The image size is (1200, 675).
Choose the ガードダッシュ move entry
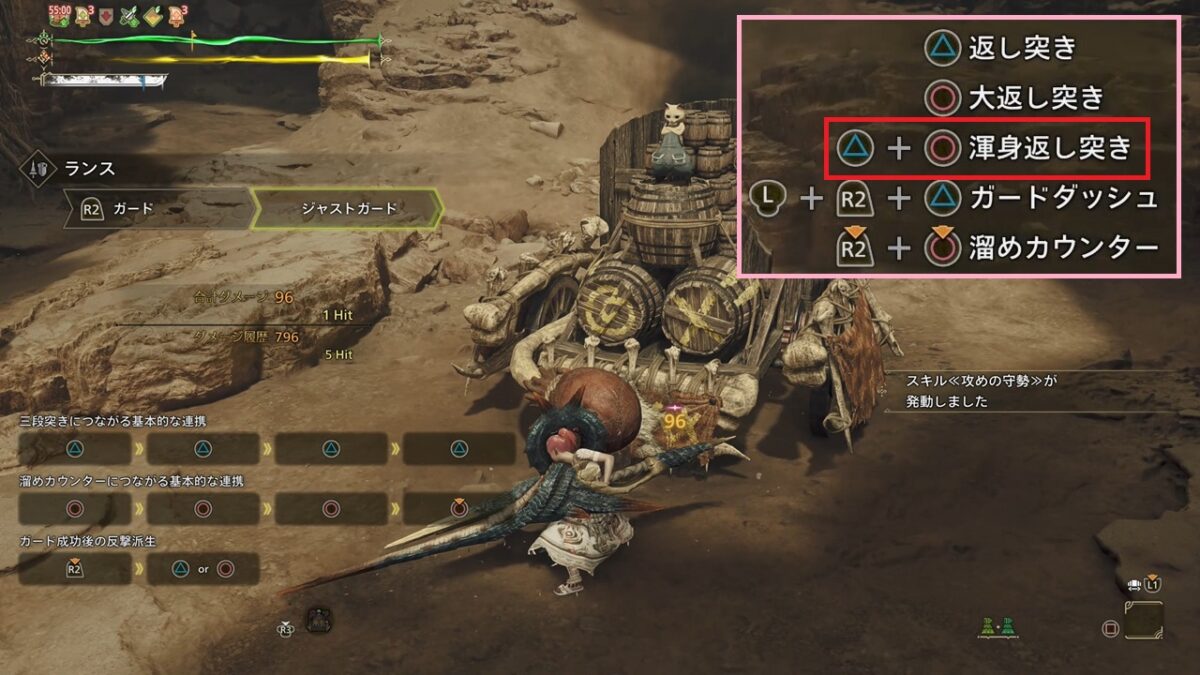coord(1063,198)
